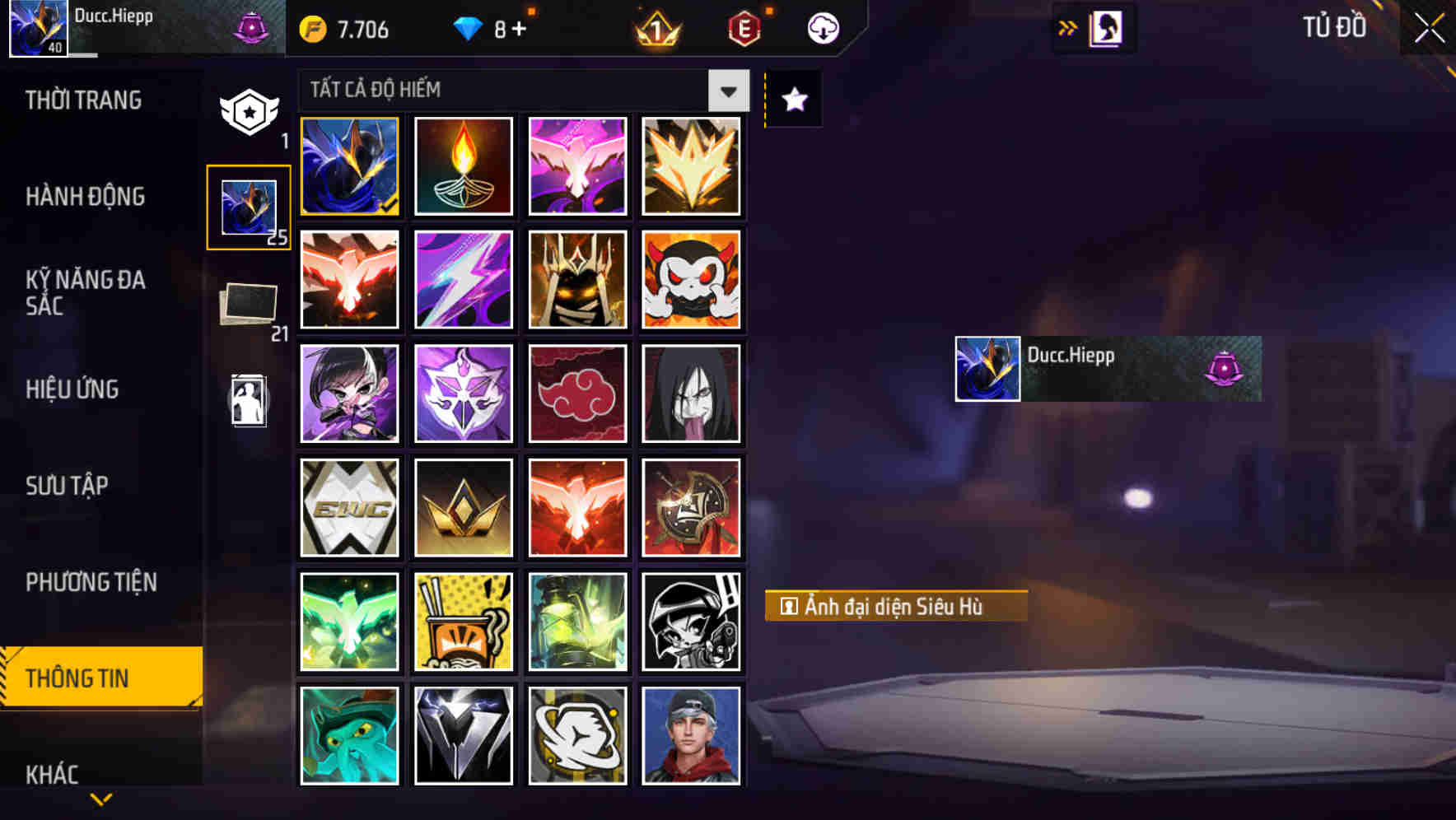Collapse the panel using the double-arrow chevron
Viewport: 1456px width, 820px height.
pos(1066,27)
